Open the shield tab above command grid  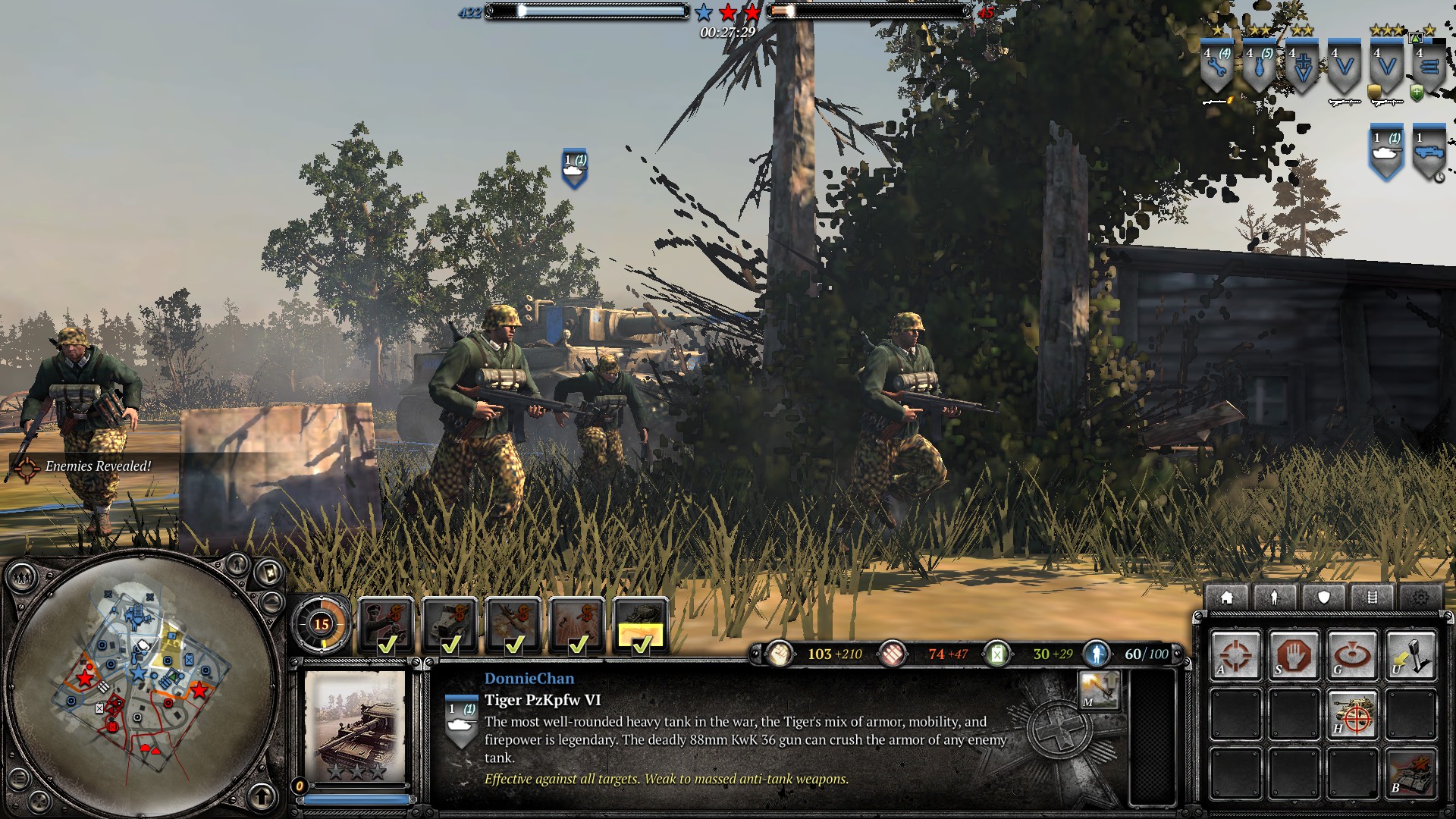coord(1323,598)
